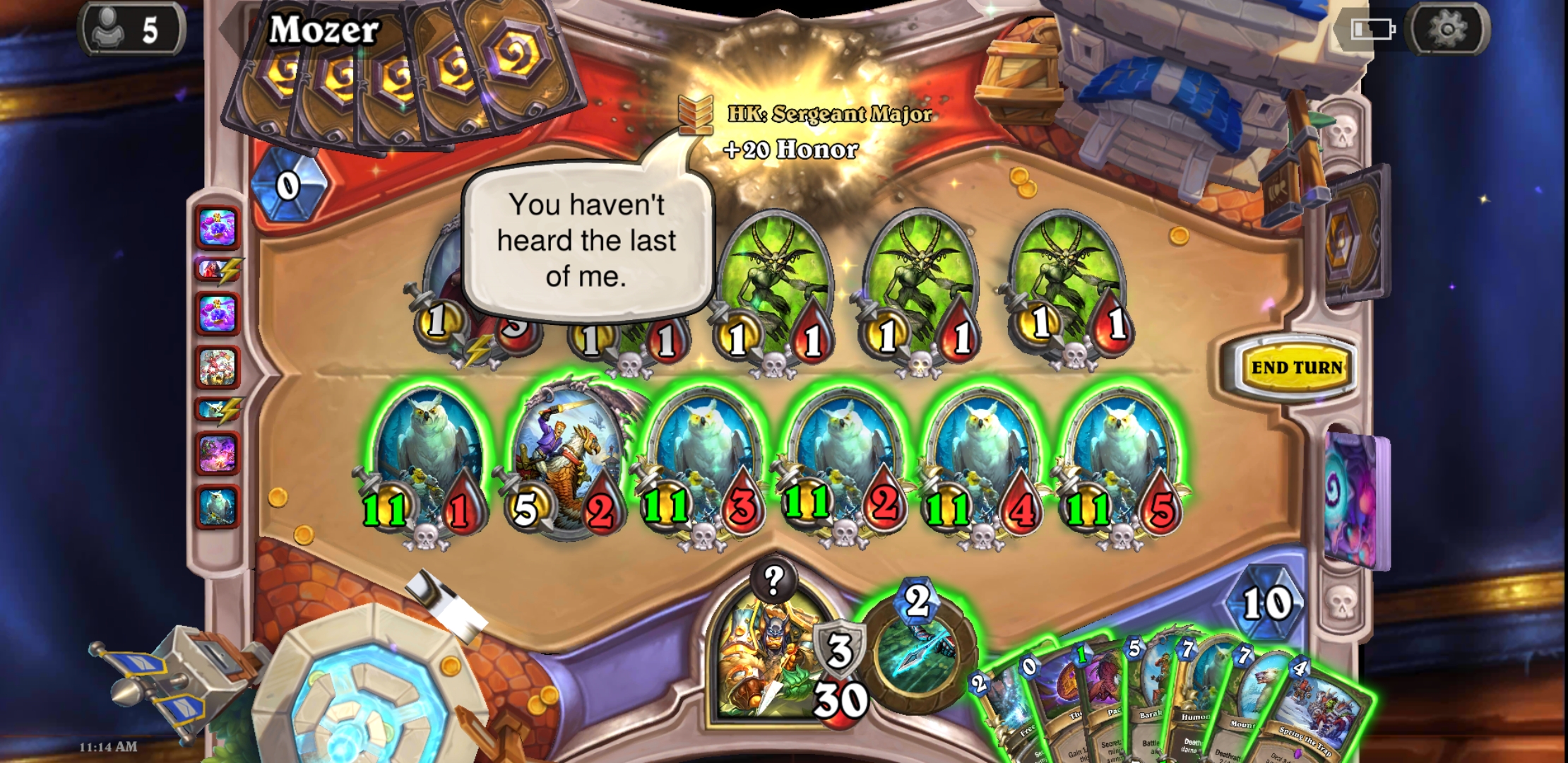Click Mozer's name above the opponent hand
1568x763 pixels.
pyautogui.click(x=325, y=32)
